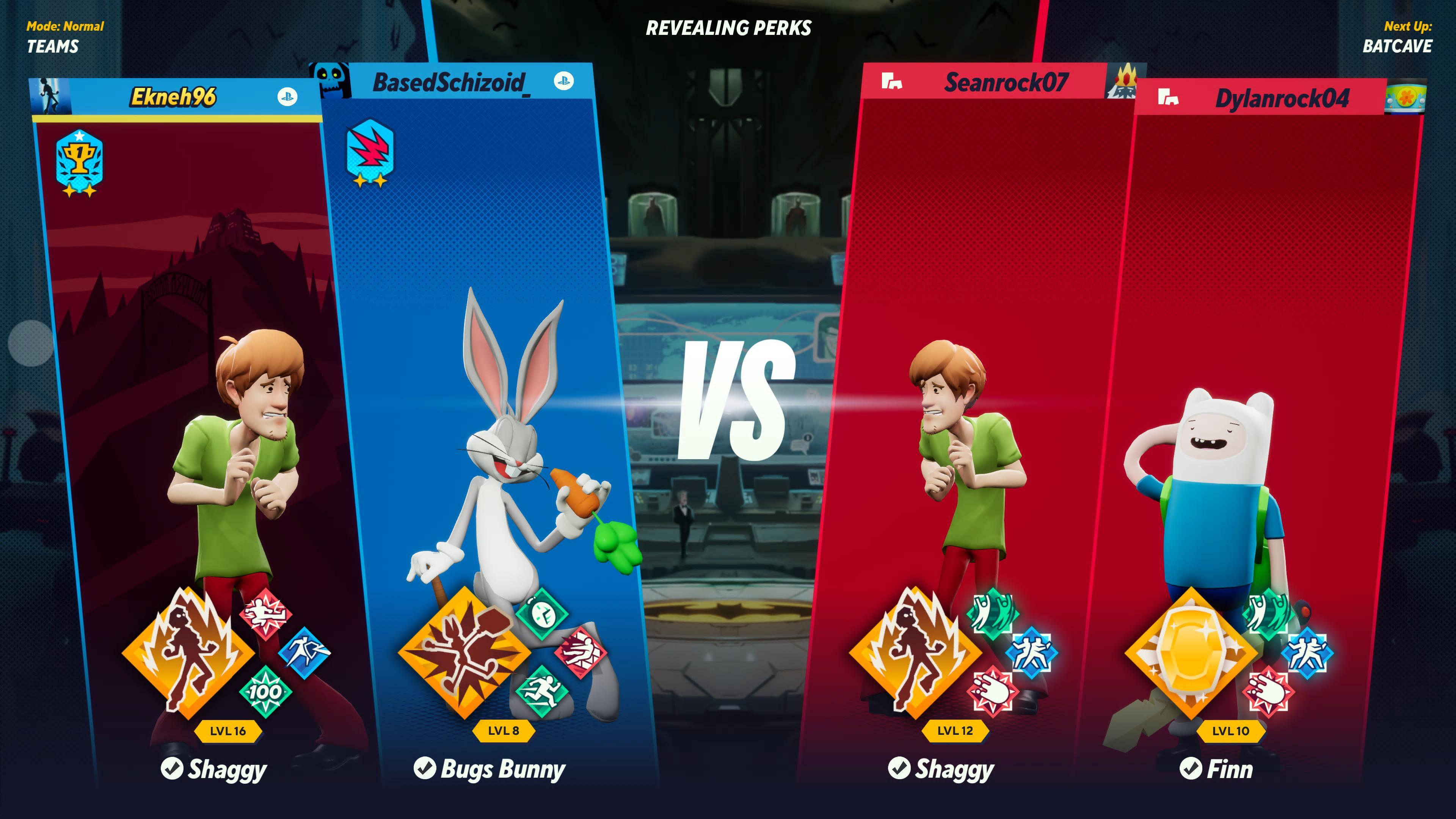Screen dimensions: 1456x819
Task: Select the Seanrock07 player name banner
Action: [1006, 83]
